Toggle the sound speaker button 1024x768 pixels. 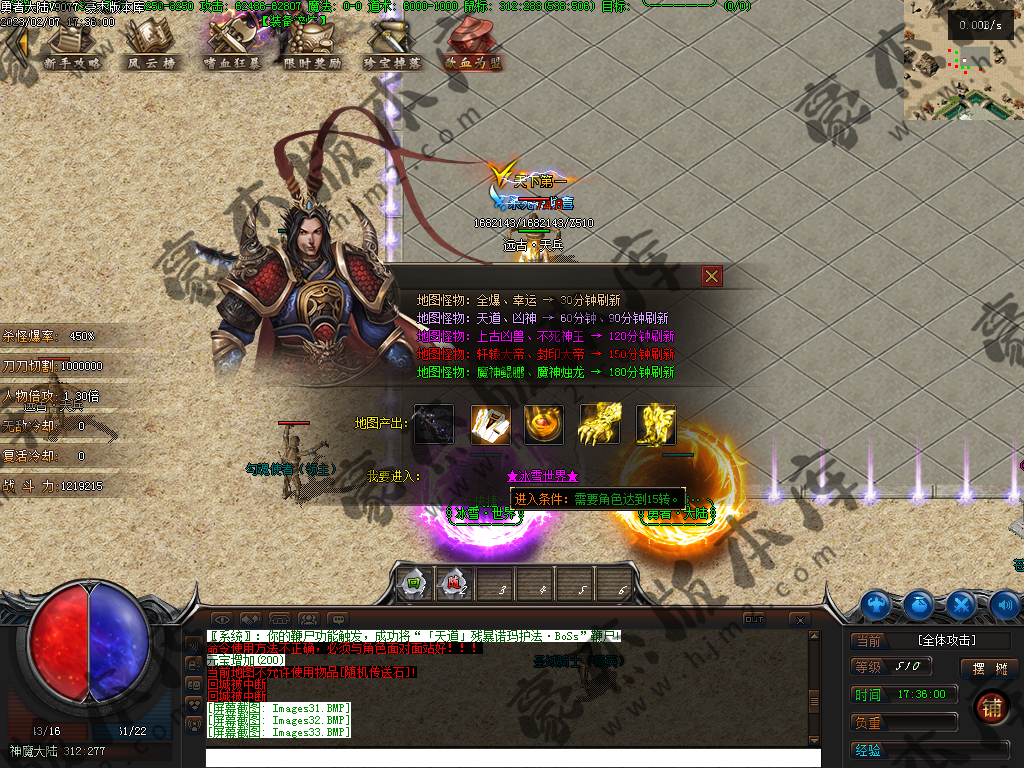1005,604
